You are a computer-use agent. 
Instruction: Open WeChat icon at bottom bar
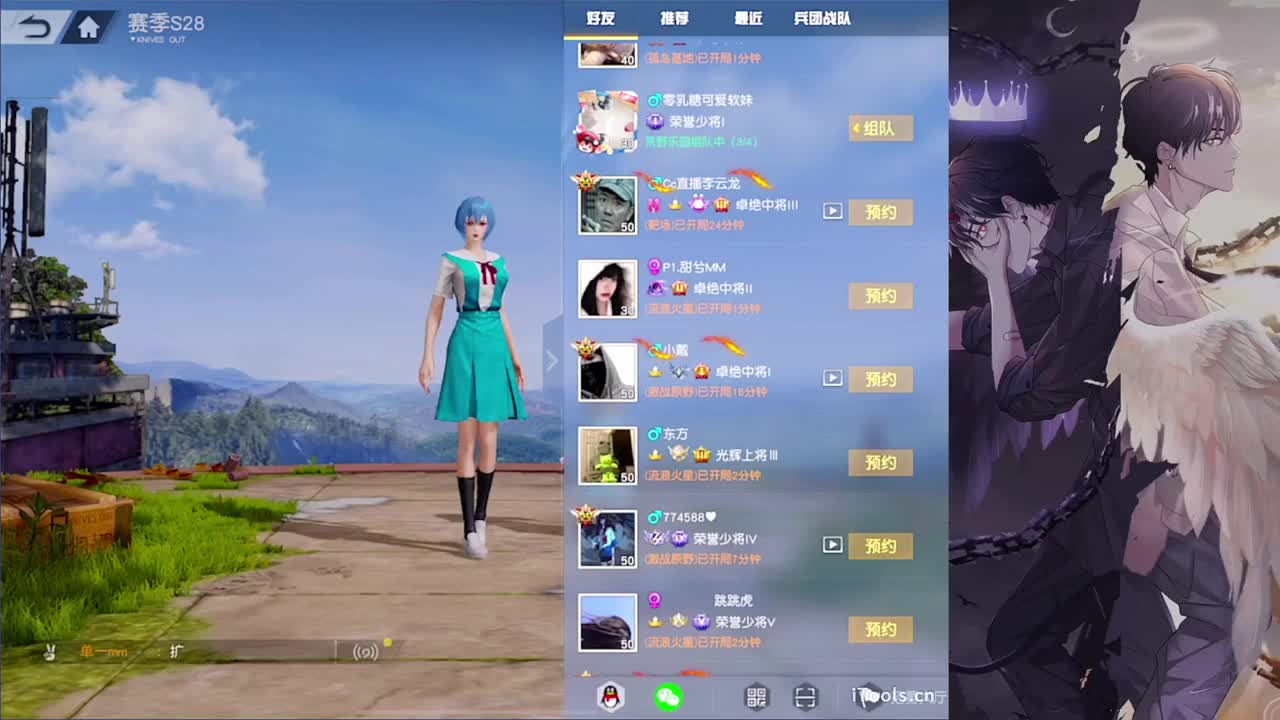pos(670,697)
